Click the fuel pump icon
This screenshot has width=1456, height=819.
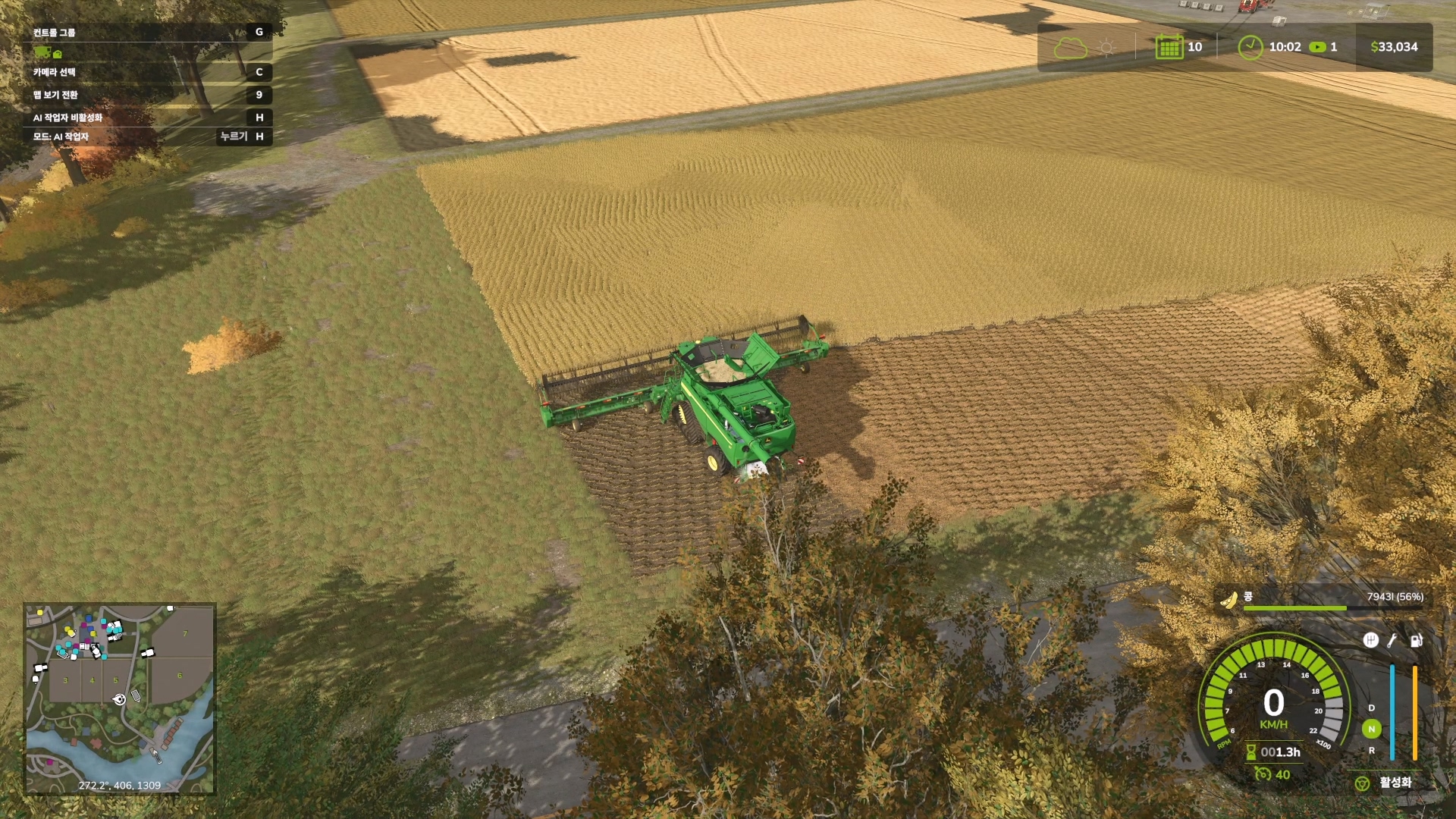(x=1415, y=641)
